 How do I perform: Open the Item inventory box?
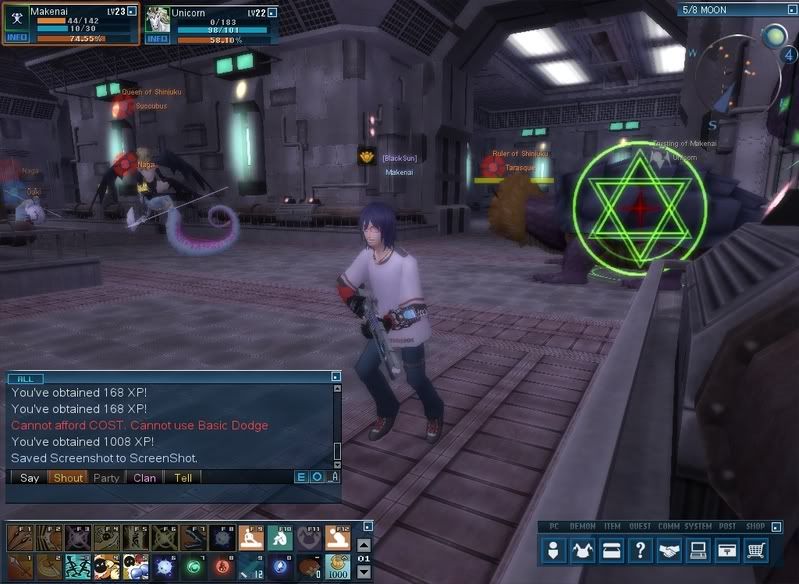coord(612,550)
